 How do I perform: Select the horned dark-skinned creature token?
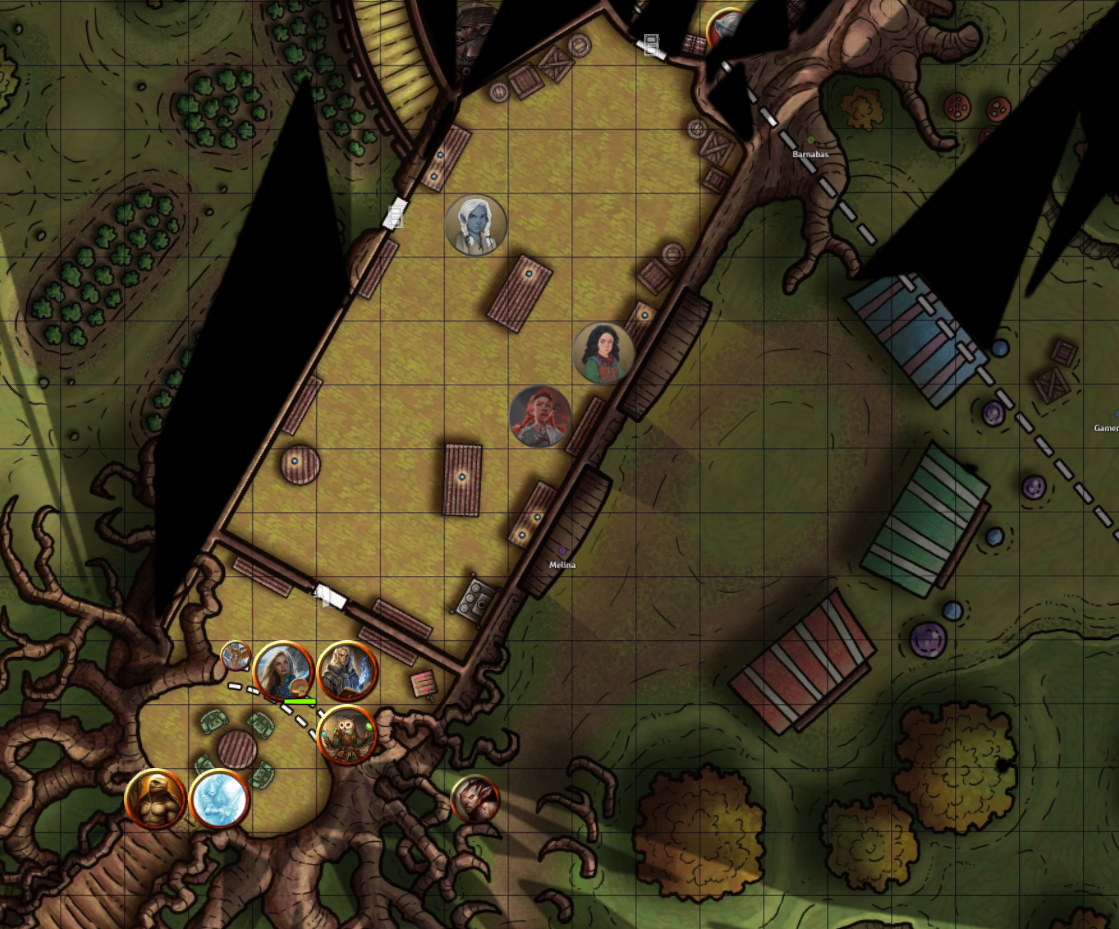pyautogui.click(x=475, y=799)
